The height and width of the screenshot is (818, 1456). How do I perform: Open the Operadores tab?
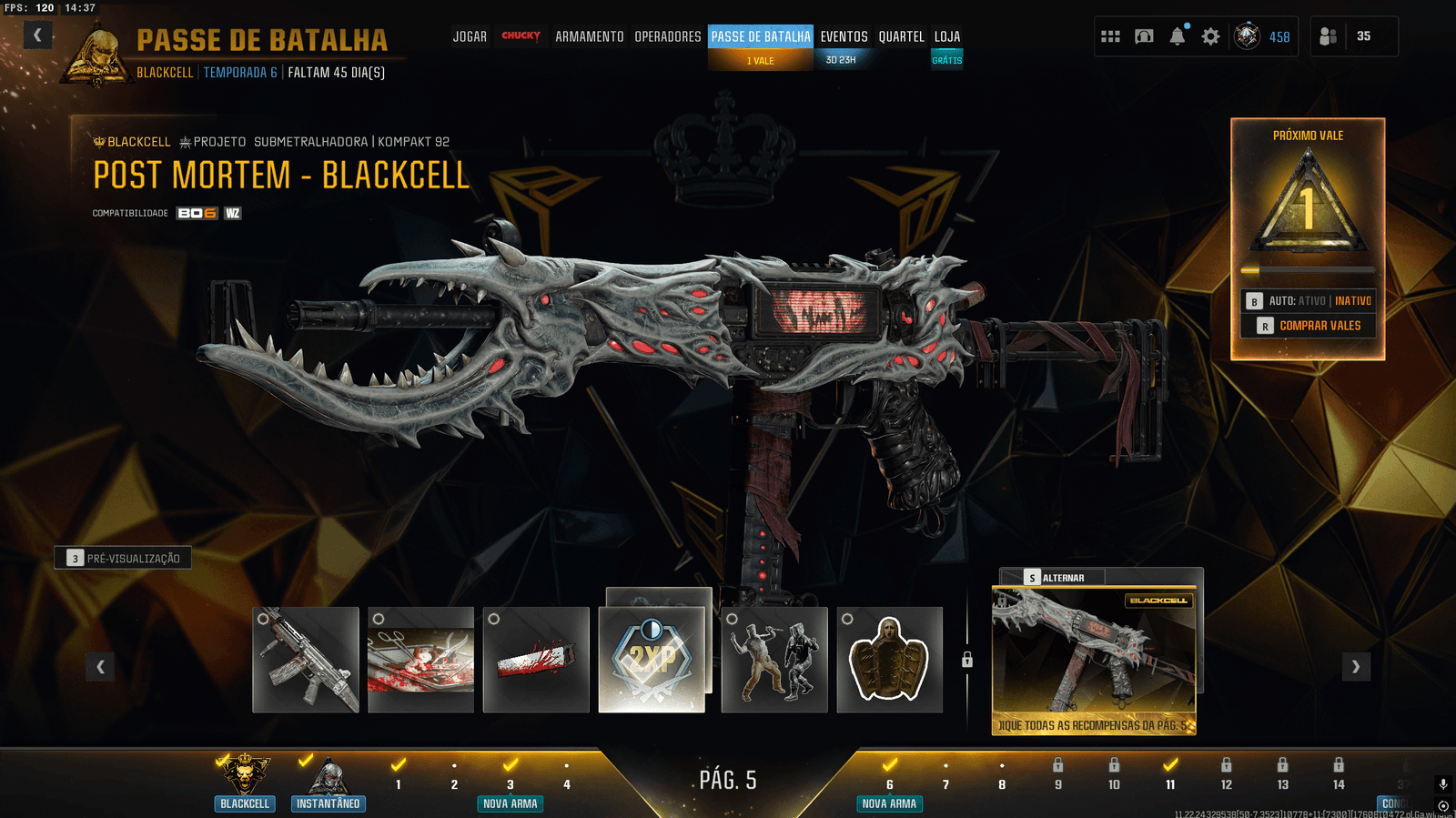(x=668, y=36)
